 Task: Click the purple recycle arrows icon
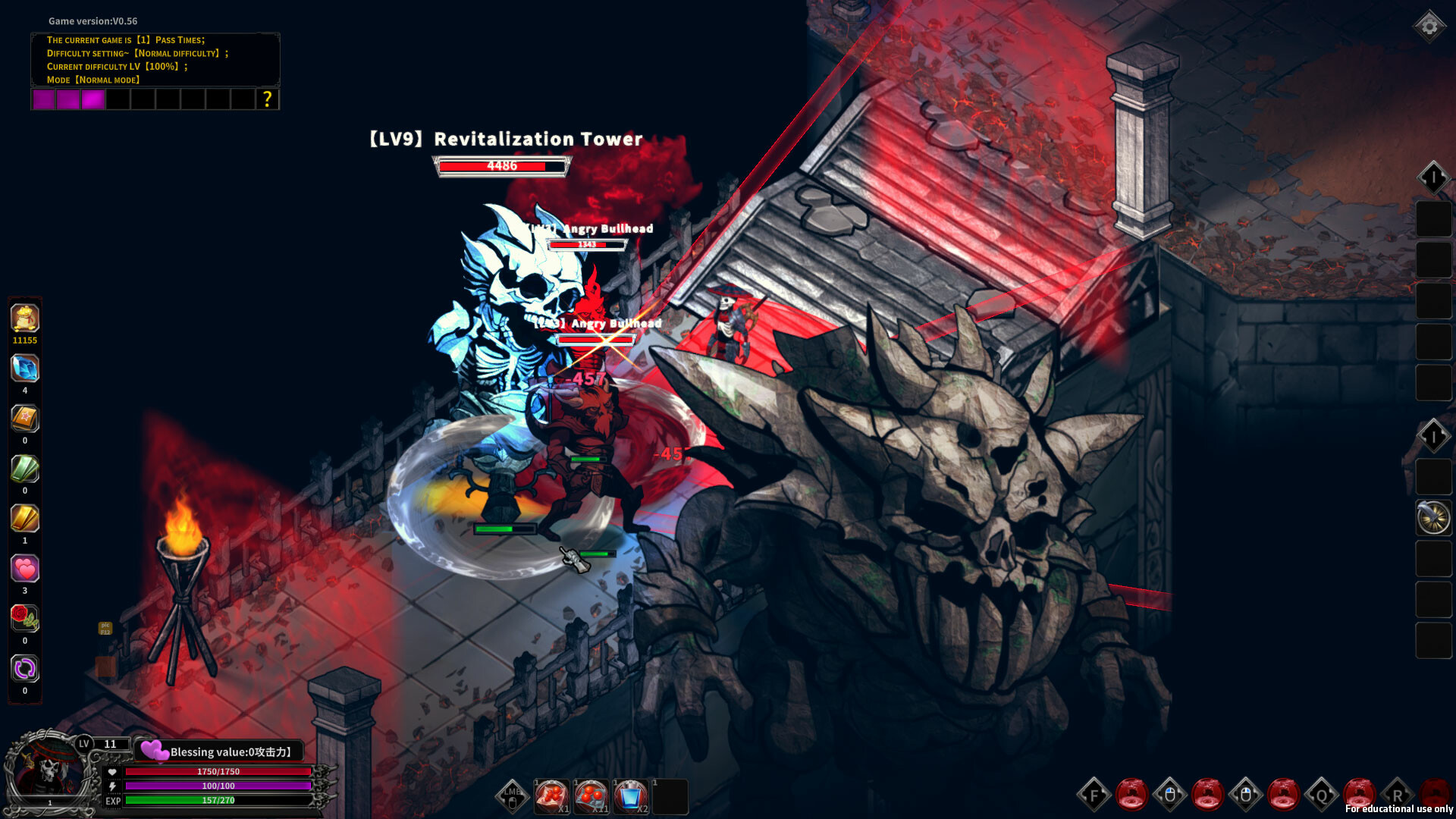(25, 669)
